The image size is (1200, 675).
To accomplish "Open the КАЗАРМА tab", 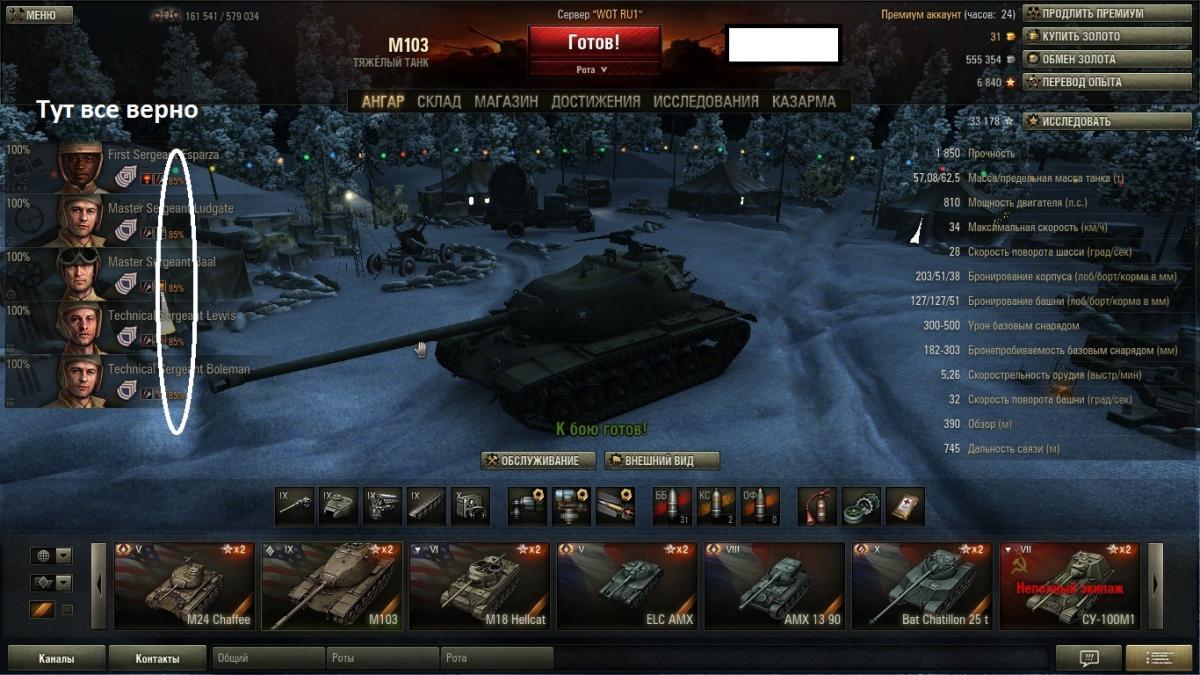I will (x=804, y=101).
